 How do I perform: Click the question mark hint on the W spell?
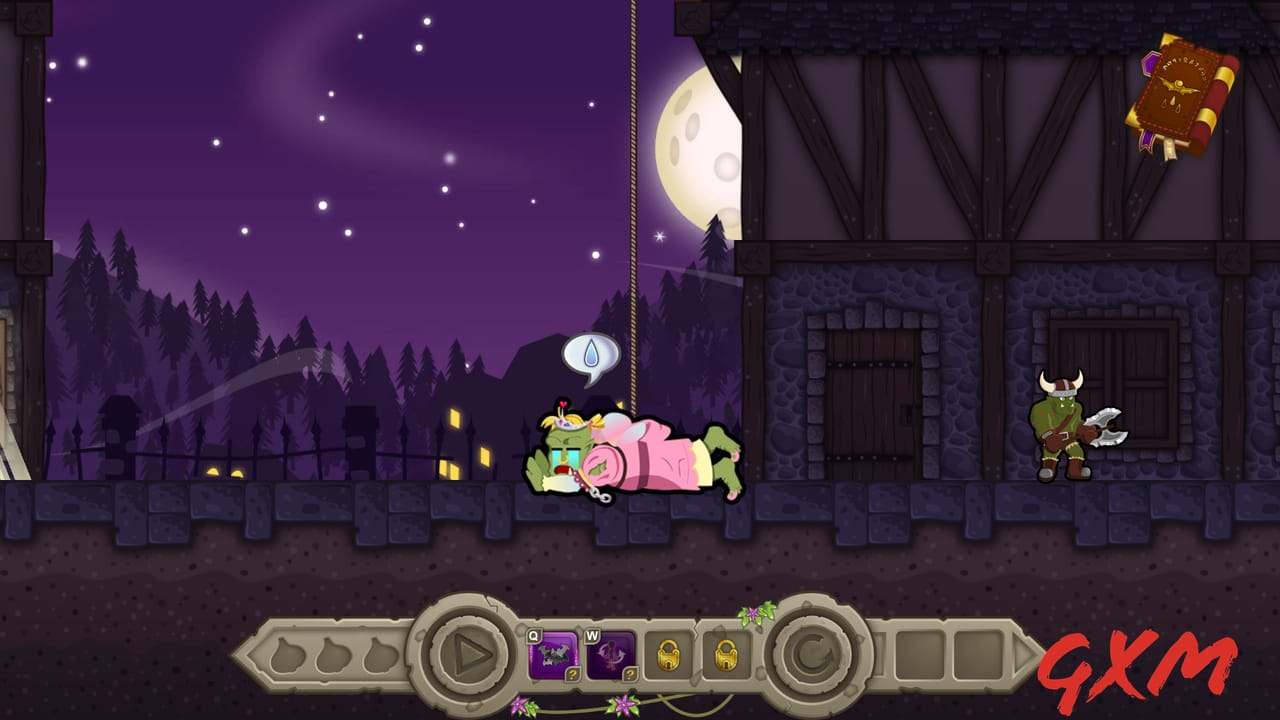pos(628,675)
